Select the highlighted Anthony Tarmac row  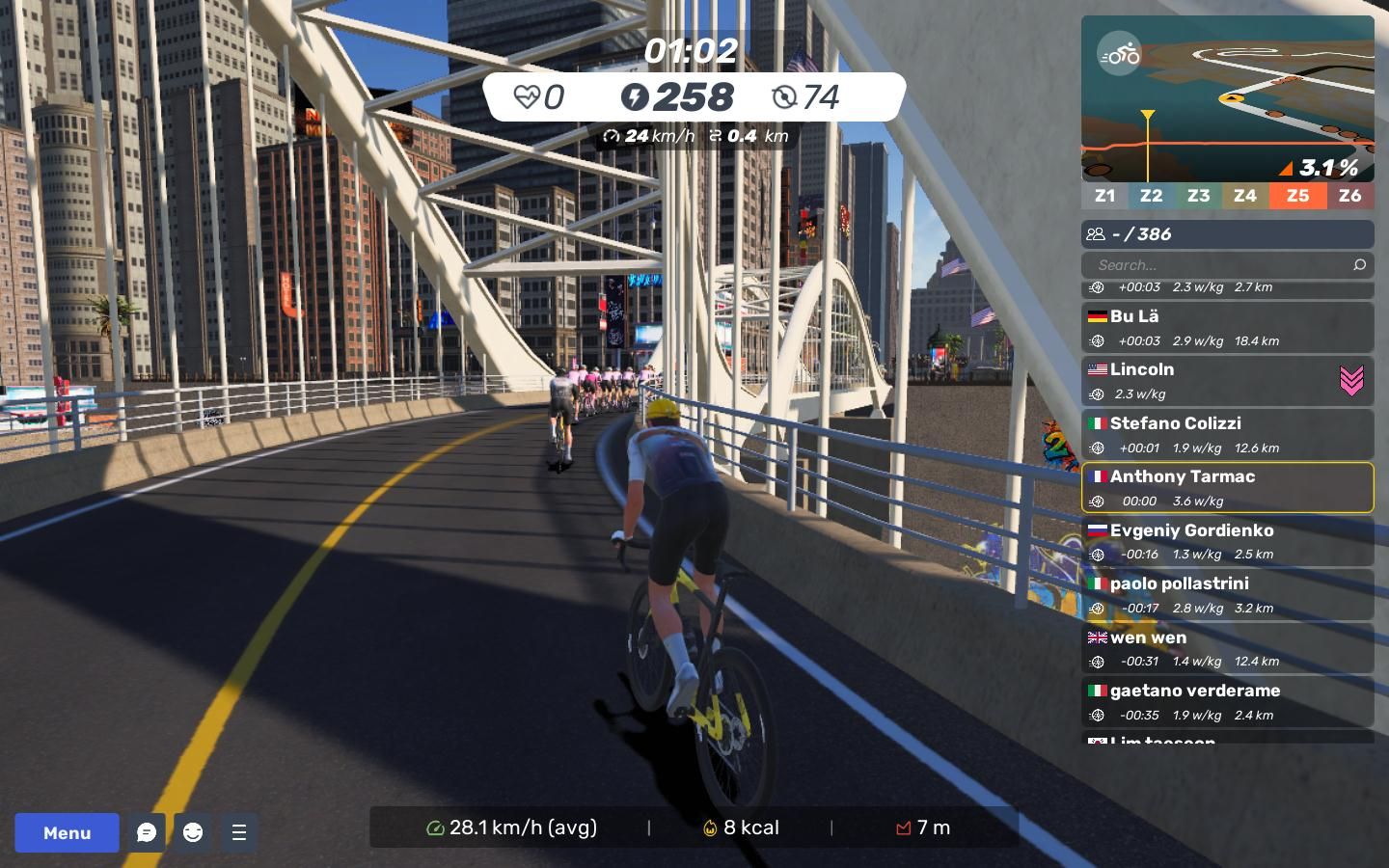pos(1227,488)
